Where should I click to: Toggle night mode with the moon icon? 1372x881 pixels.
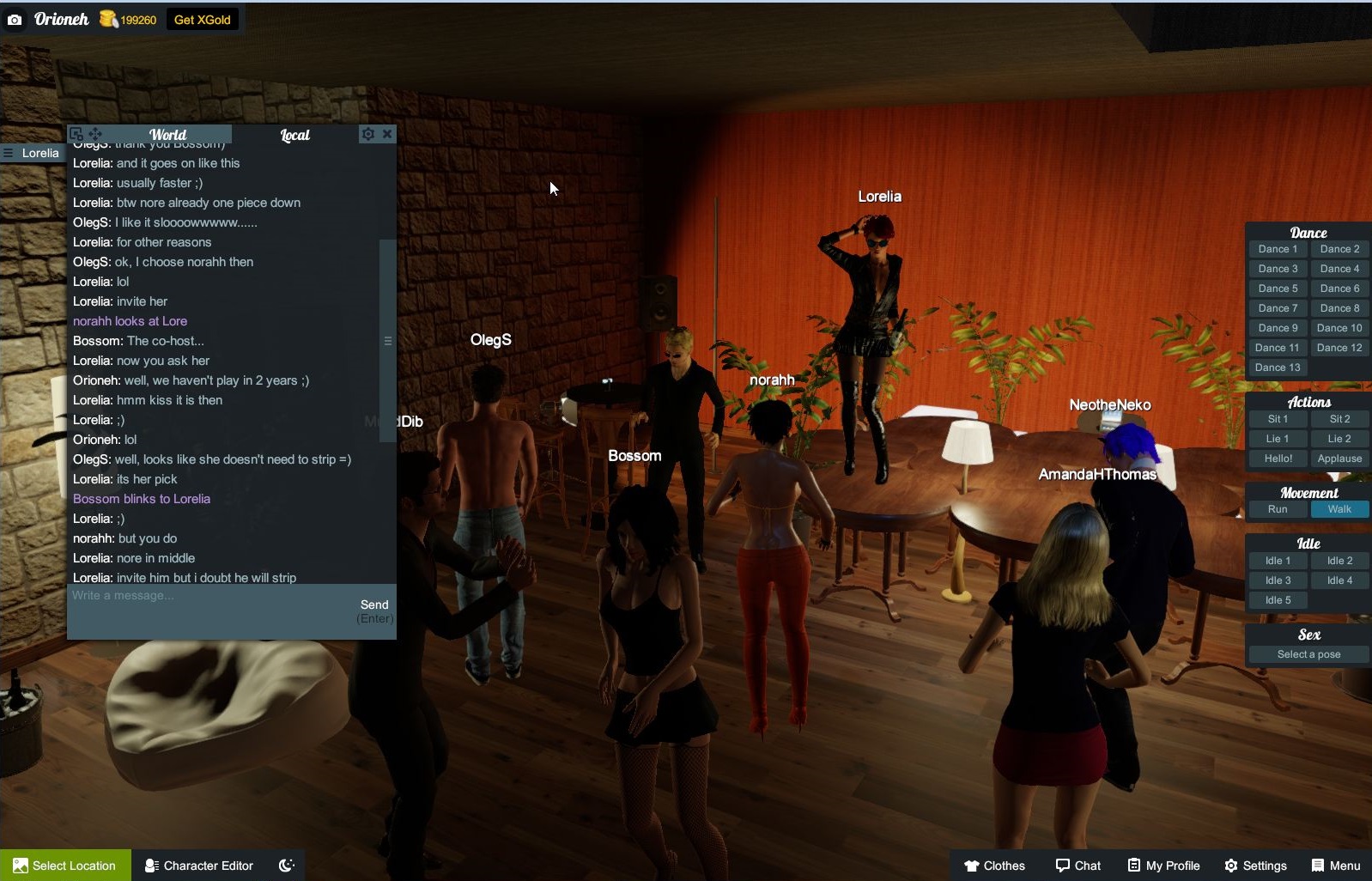point(286,864)
